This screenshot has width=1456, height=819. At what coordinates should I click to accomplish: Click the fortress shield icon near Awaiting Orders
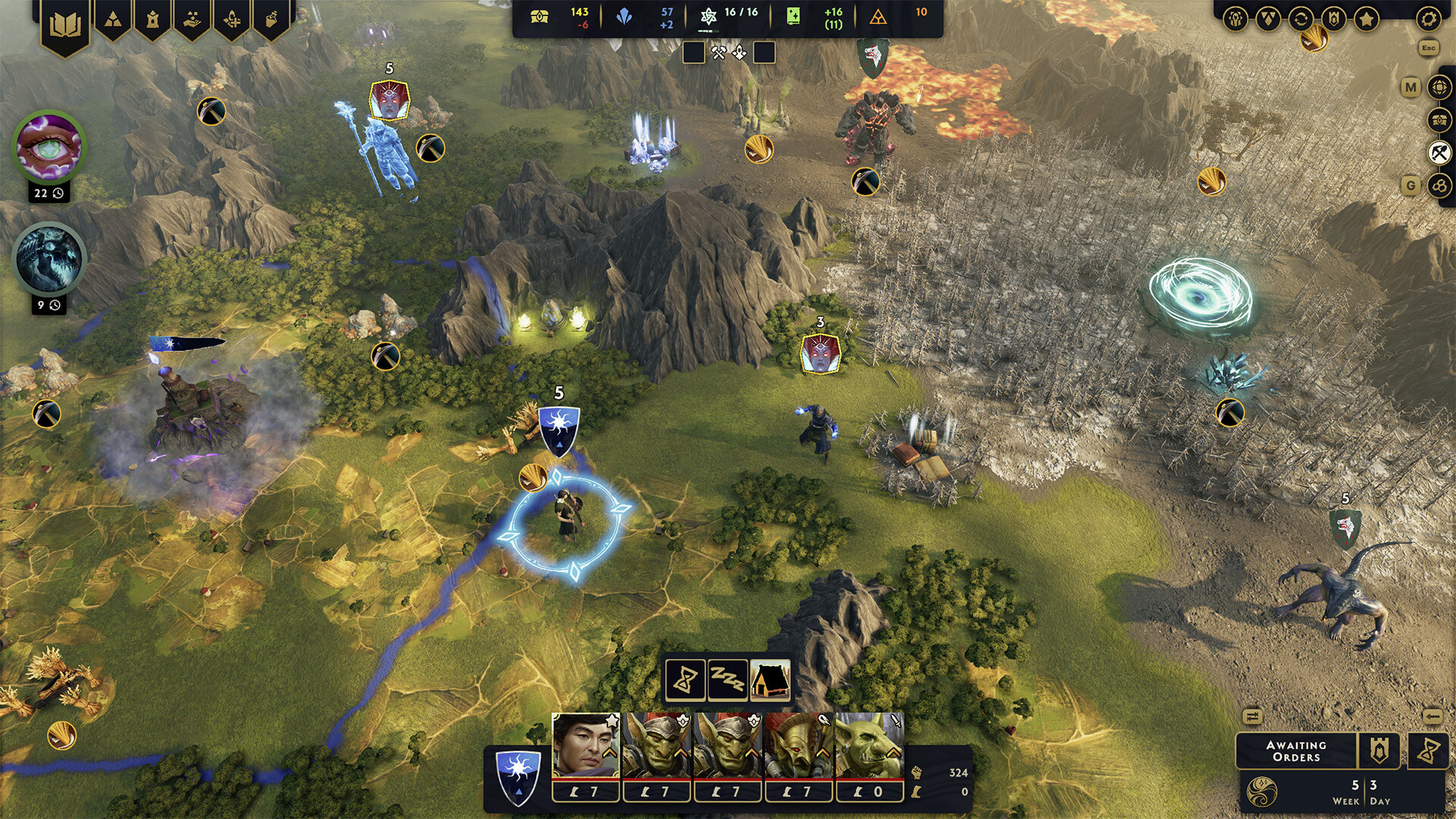click(x=1380, y=751)
